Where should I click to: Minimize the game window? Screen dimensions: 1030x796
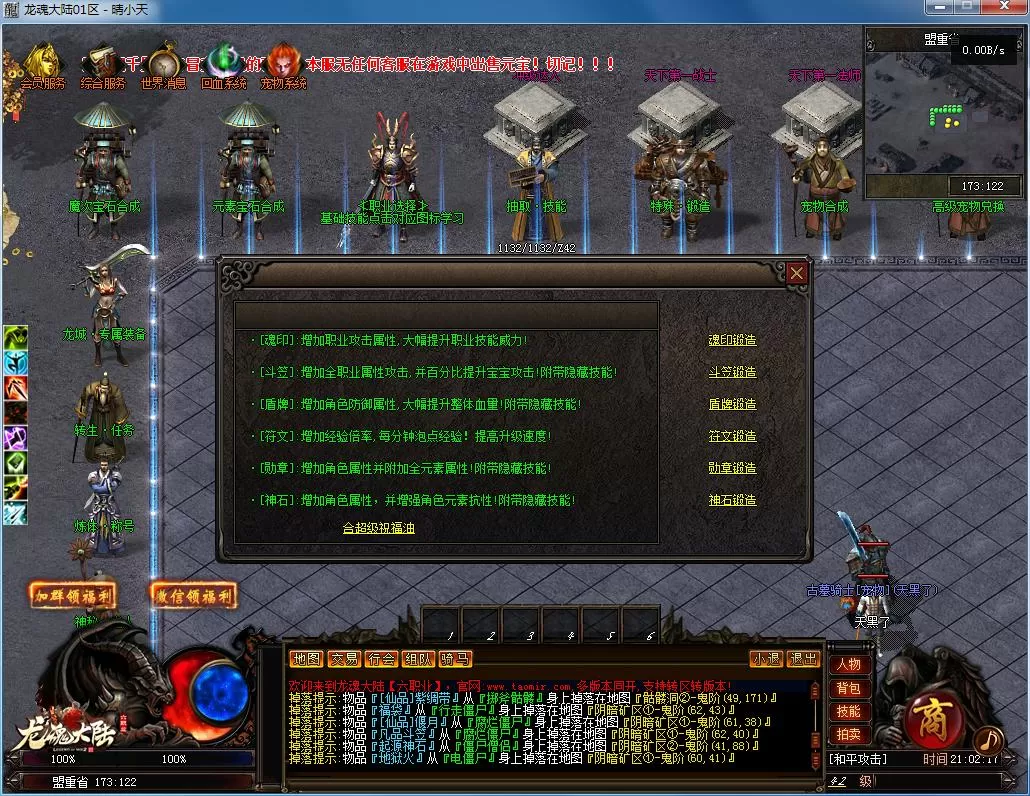(x=935, y=8)
